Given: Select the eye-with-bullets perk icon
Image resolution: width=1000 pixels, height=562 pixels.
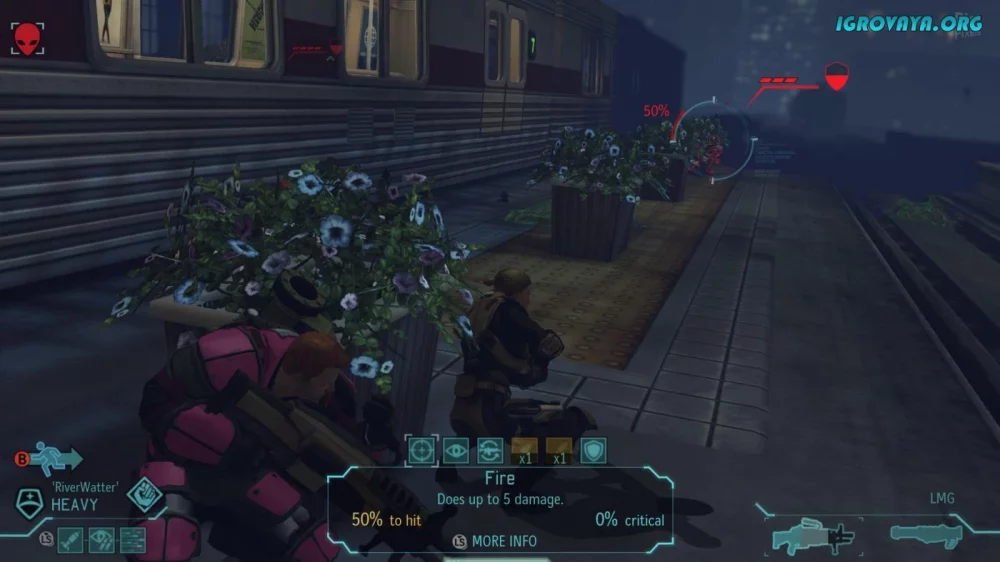Looking at the screenshot, I should pos(102,540).
